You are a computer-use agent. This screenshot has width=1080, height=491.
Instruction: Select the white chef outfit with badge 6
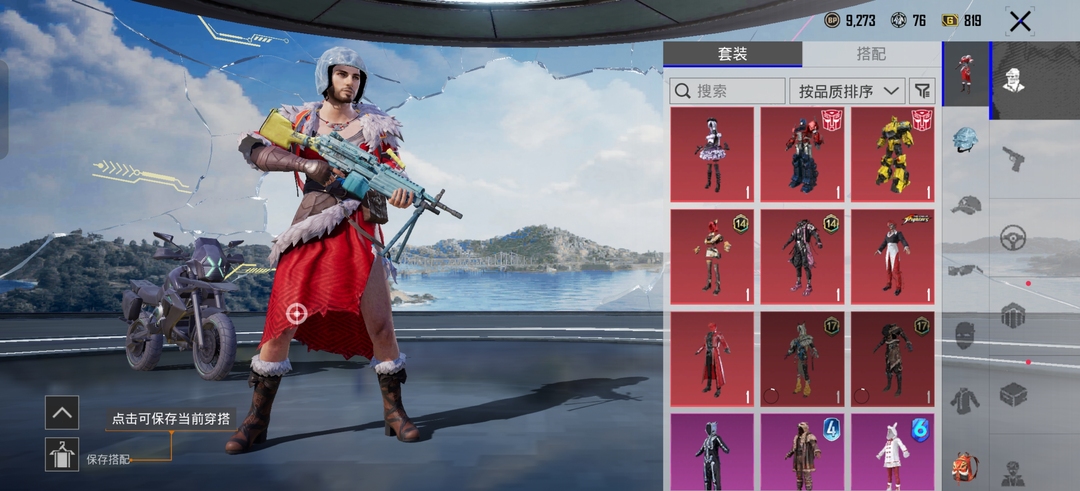893,452
